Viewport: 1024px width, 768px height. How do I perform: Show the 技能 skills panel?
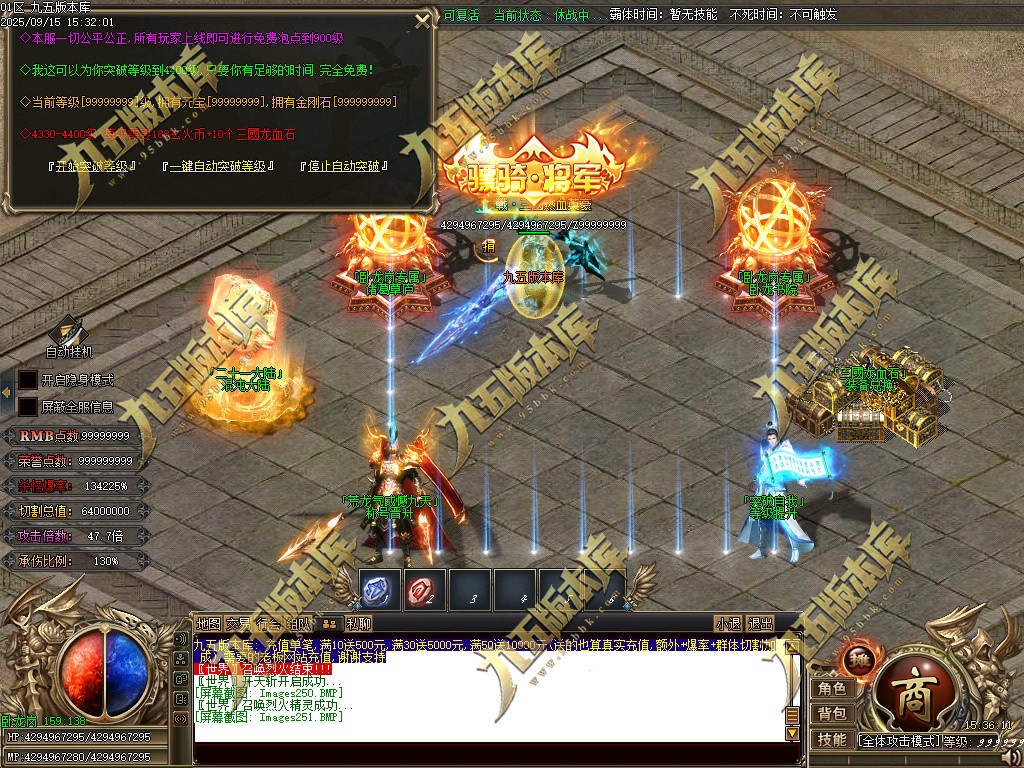pos(832,740)
